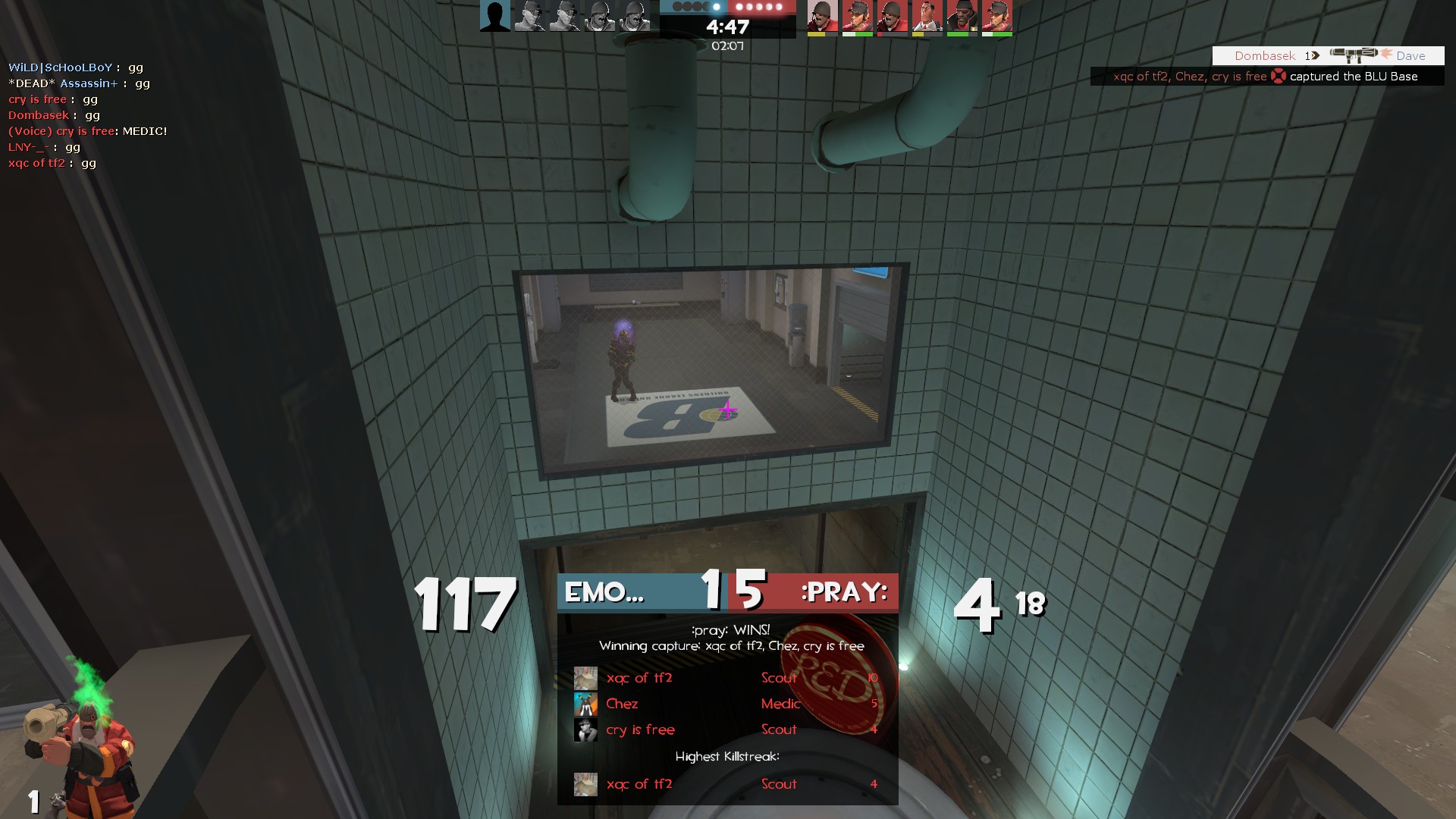Screen dimensions: 1456x819
Task: Click the BLU silhouette player portrait
Action: click(495, 17)
